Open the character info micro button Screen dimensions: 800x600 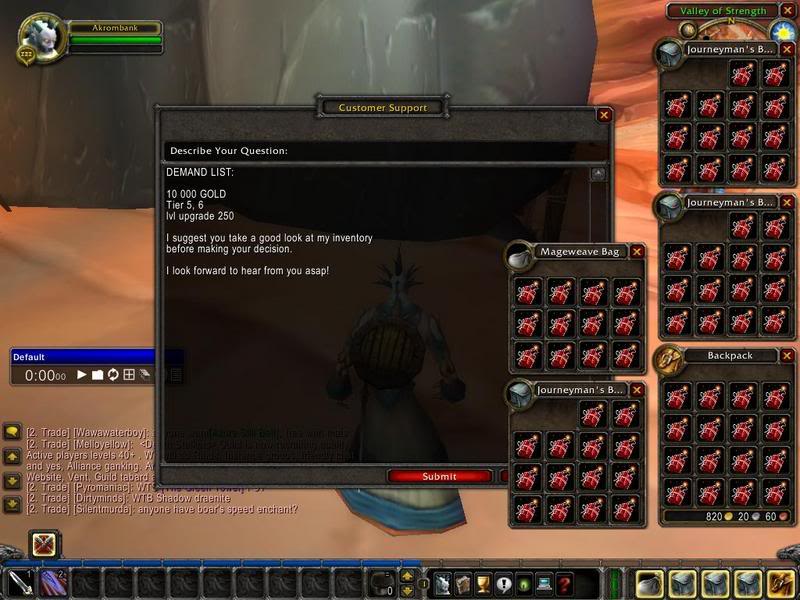tap(438, 583)
